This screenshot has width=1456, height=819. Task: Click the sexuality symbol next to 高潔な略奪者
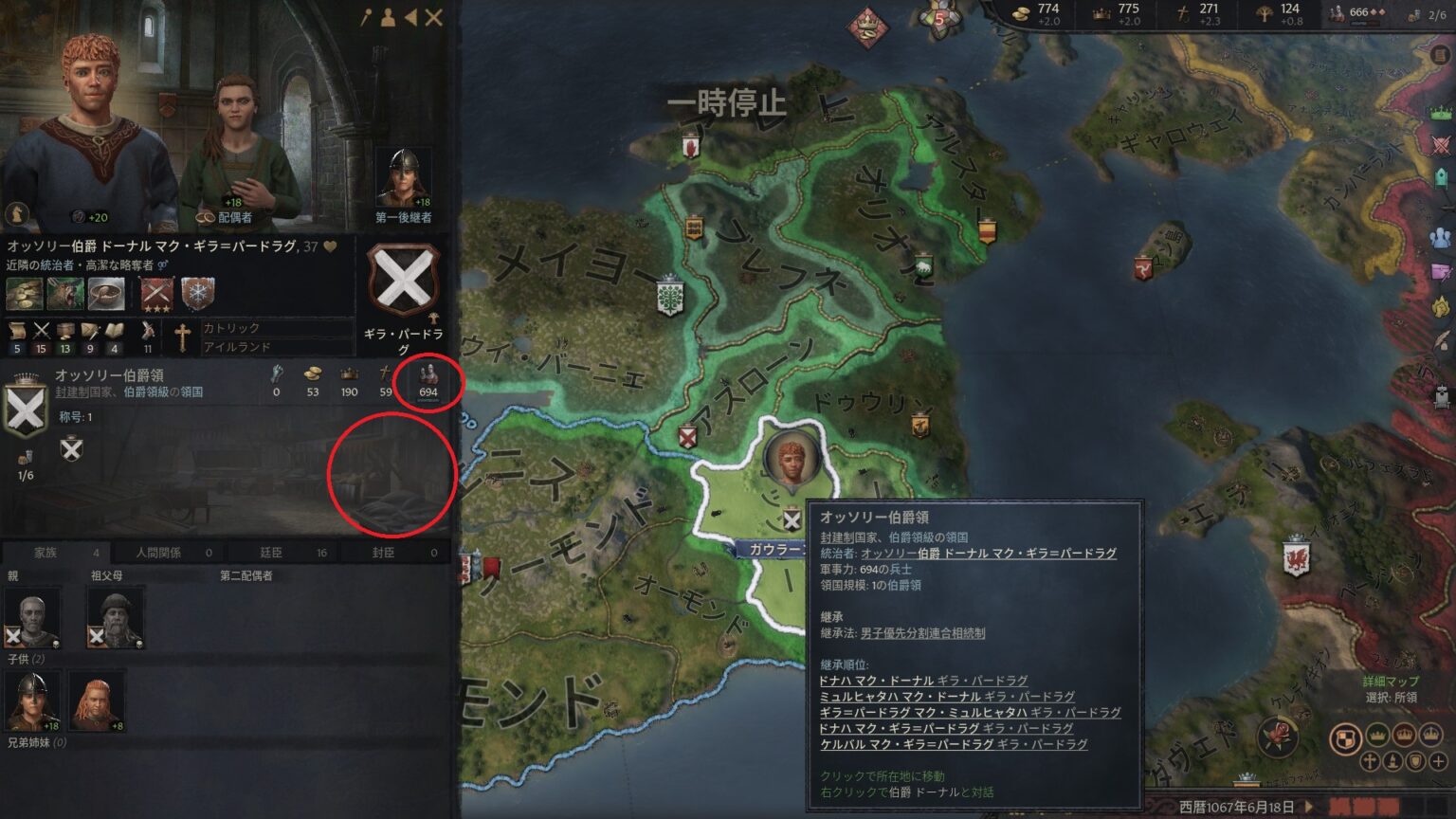pos(163,265)
